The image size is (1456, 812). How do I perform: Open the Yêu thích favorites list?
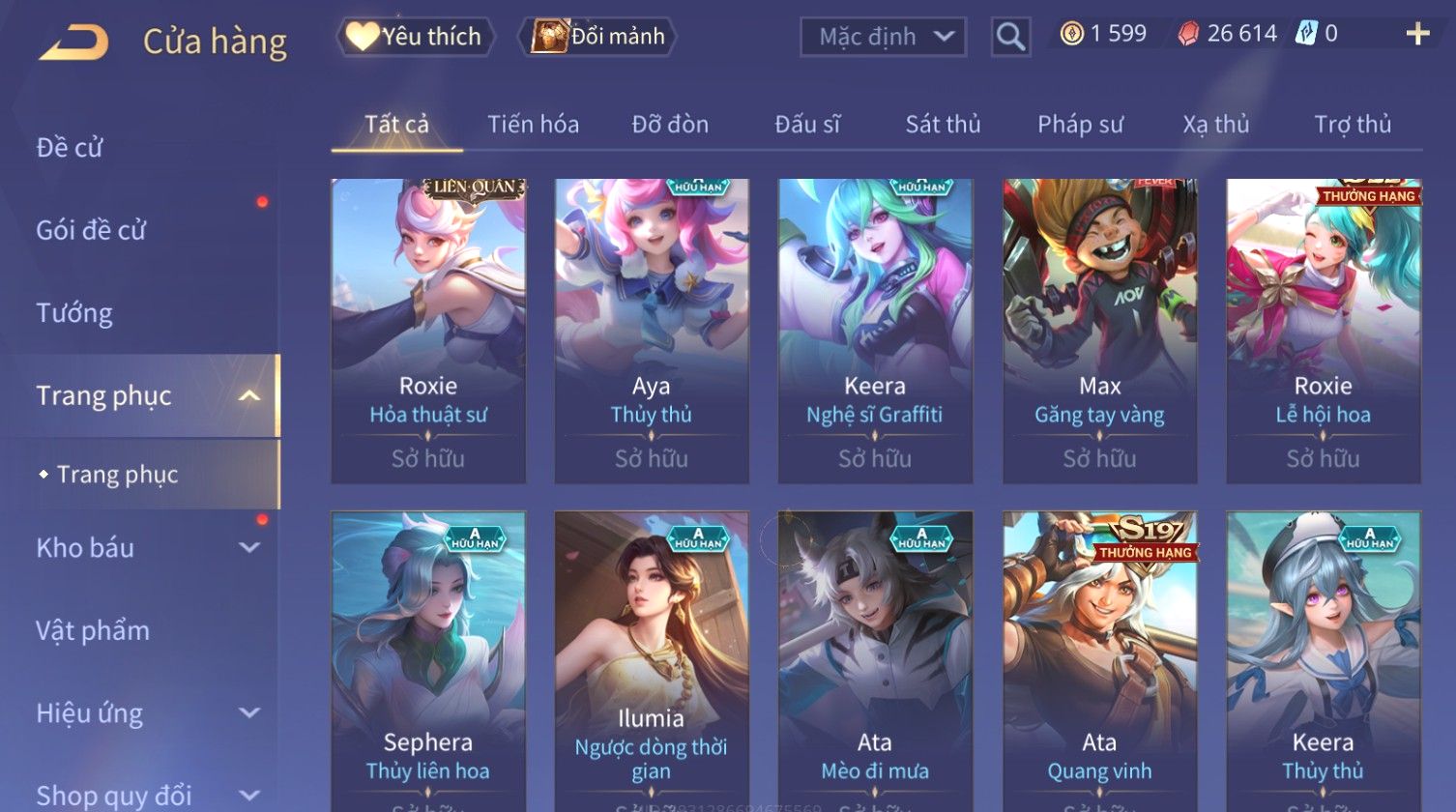point(416,37)
